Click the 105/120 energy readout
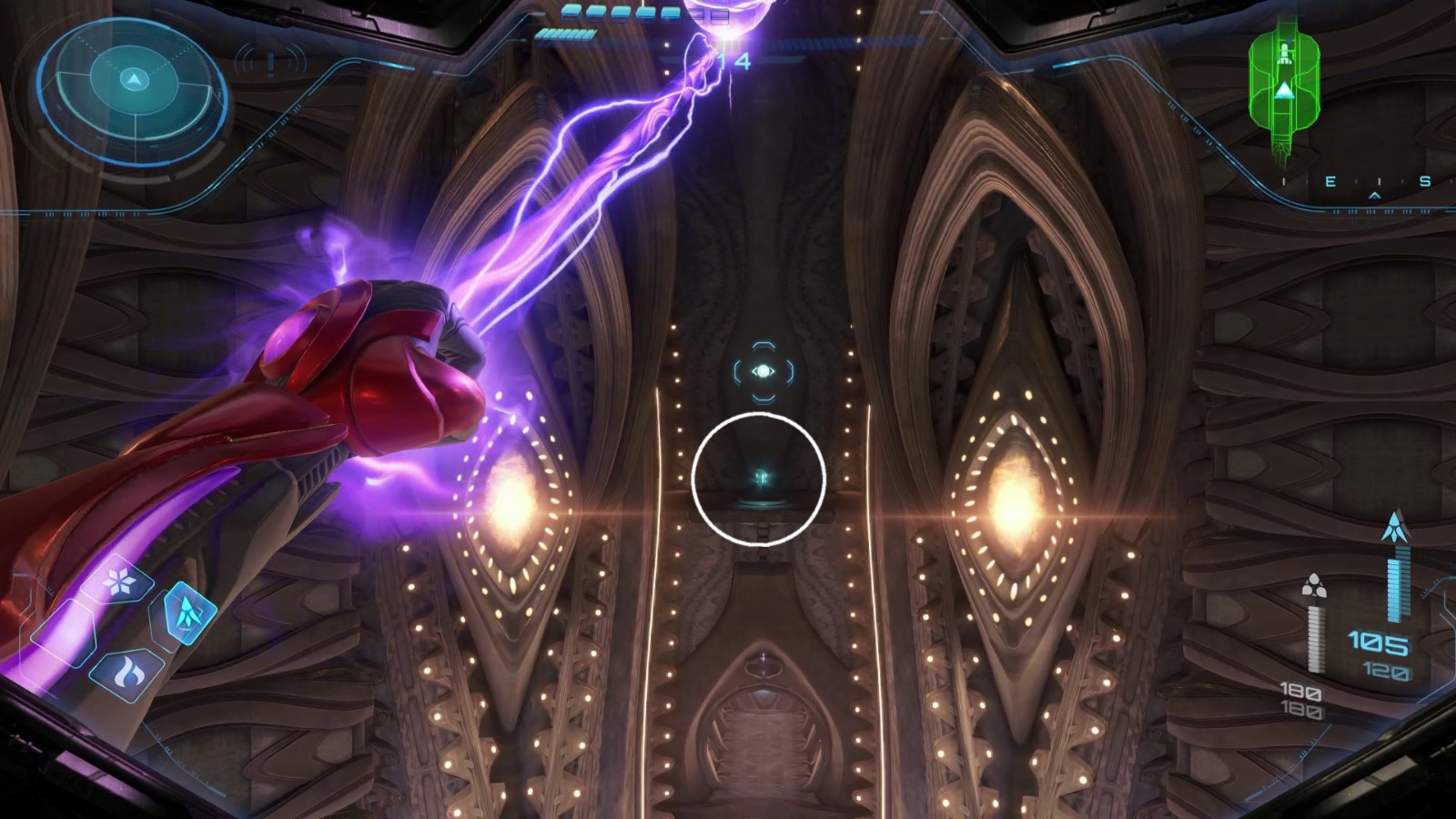The image size is (1456, 819). 1380,648
